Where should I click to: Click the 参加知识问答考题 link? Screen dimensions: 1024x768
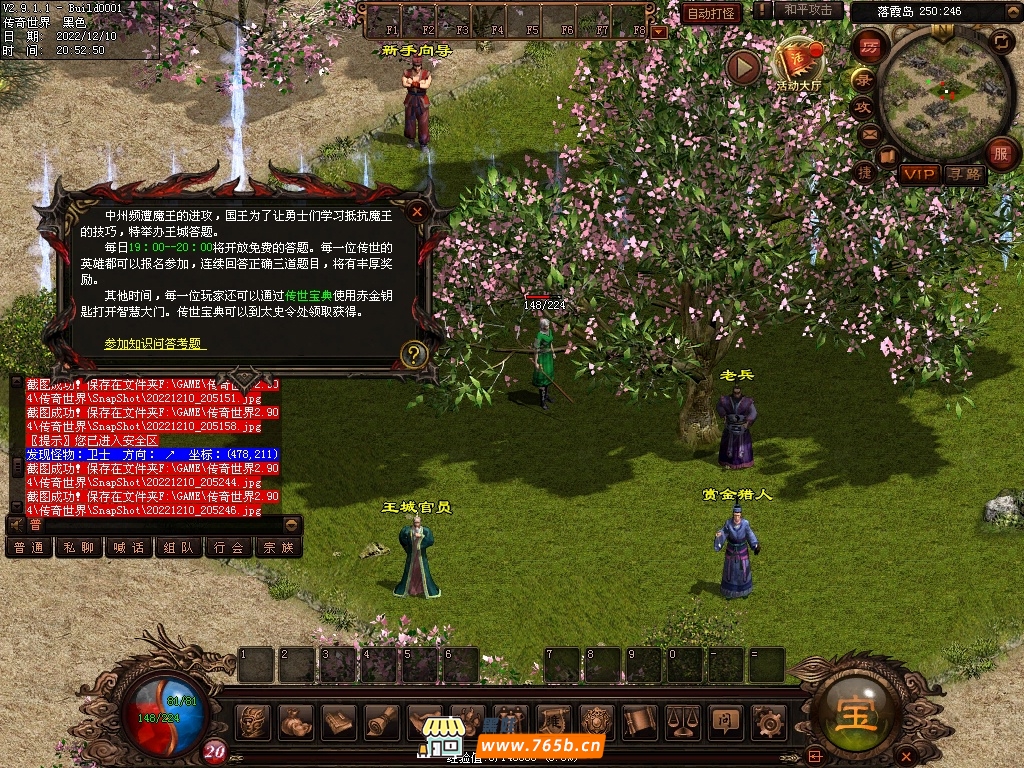154,343
